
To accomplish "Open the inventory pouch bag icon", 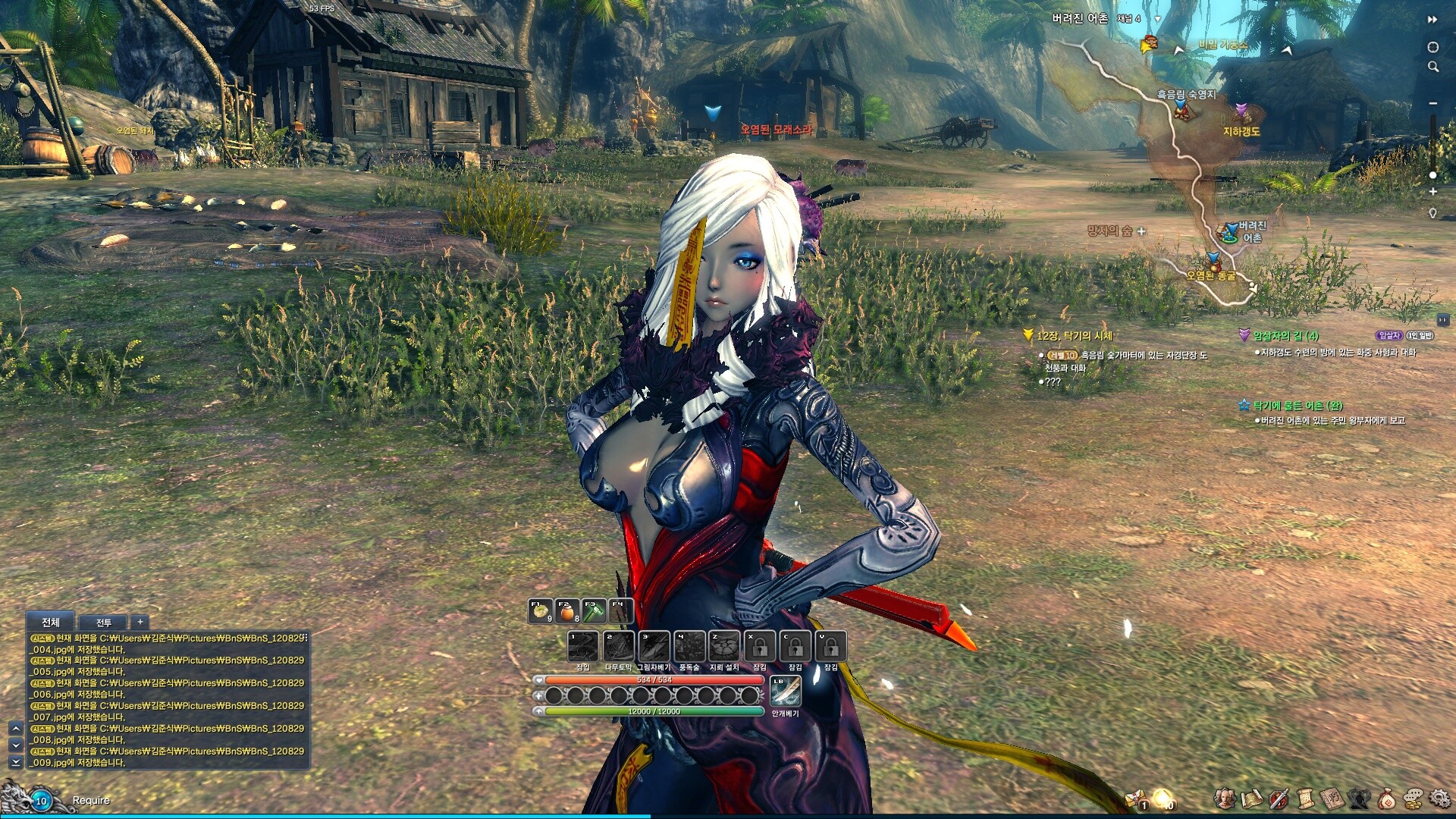I will (x=1386, y=798).
